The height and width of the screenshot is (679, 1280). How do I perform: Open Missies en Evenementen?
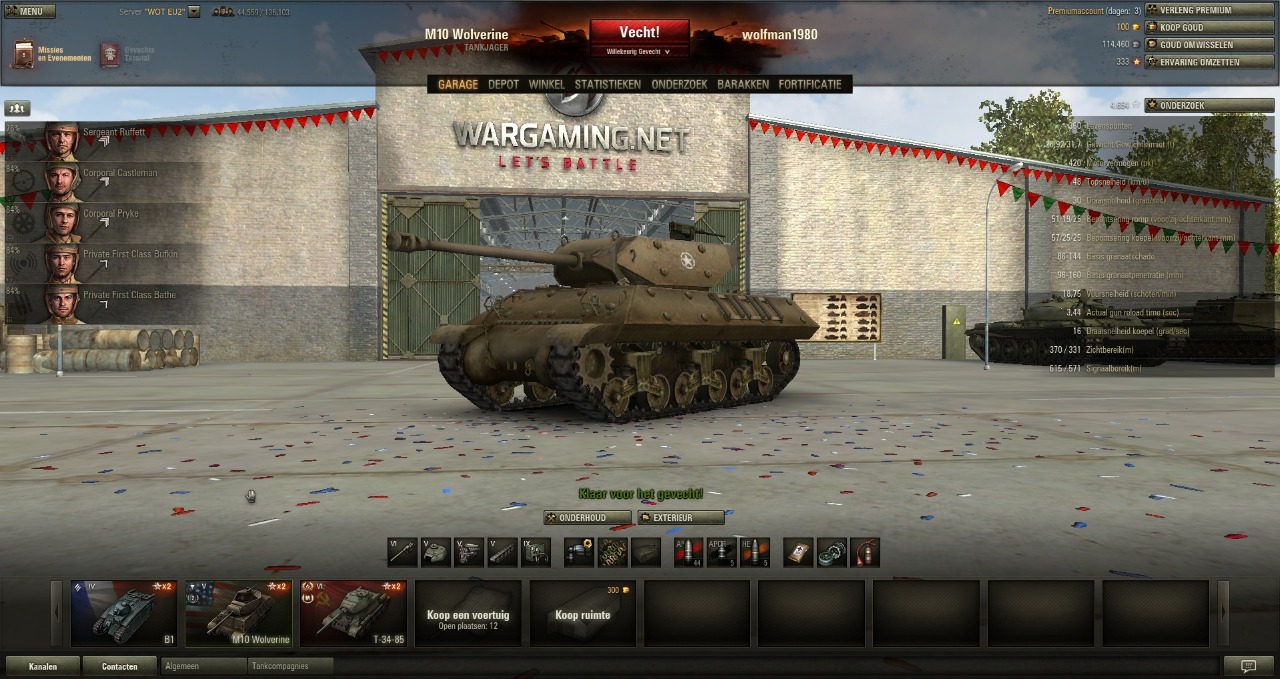point(50,54)
